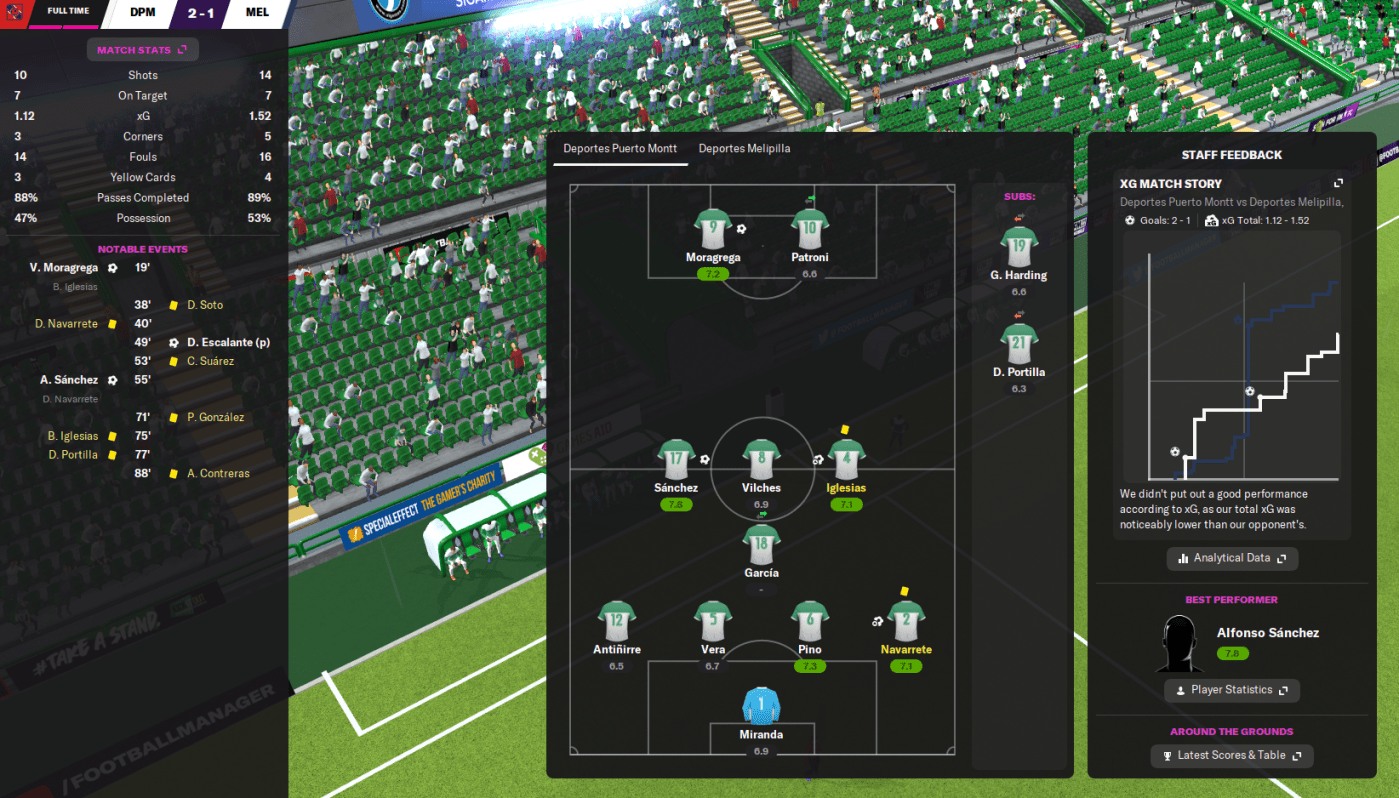Select goalkeeper Miranda
The height and width of the screenshot is (798, 1399).
(761, 706)
